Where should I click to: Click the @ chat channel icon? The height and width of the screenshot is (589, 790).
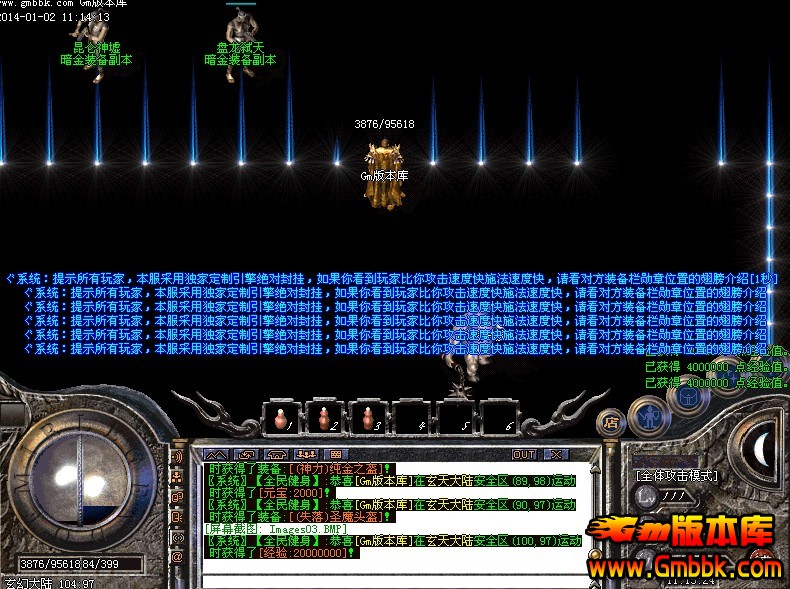click(177, 556)
